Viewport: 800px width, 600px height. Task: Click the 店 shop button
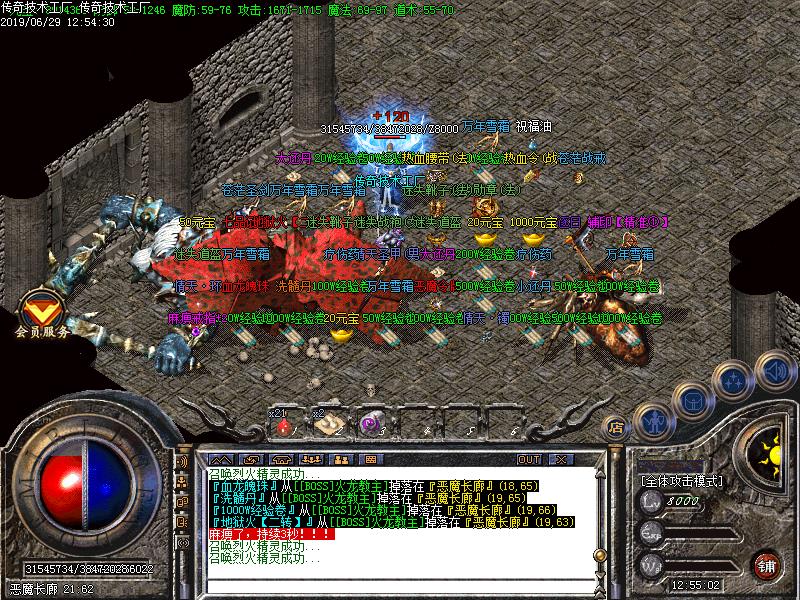(617, 428)
